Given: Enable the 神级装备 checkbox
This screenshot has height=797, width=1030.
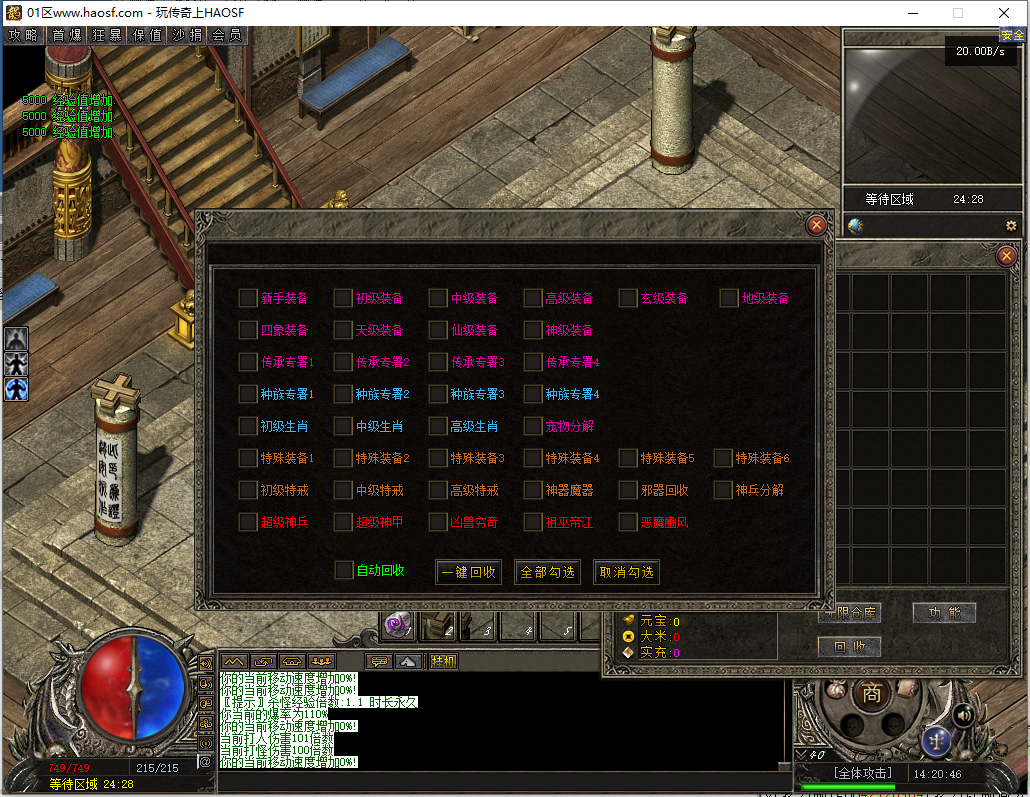Looking at the screenshot, I should coord(533,330).
